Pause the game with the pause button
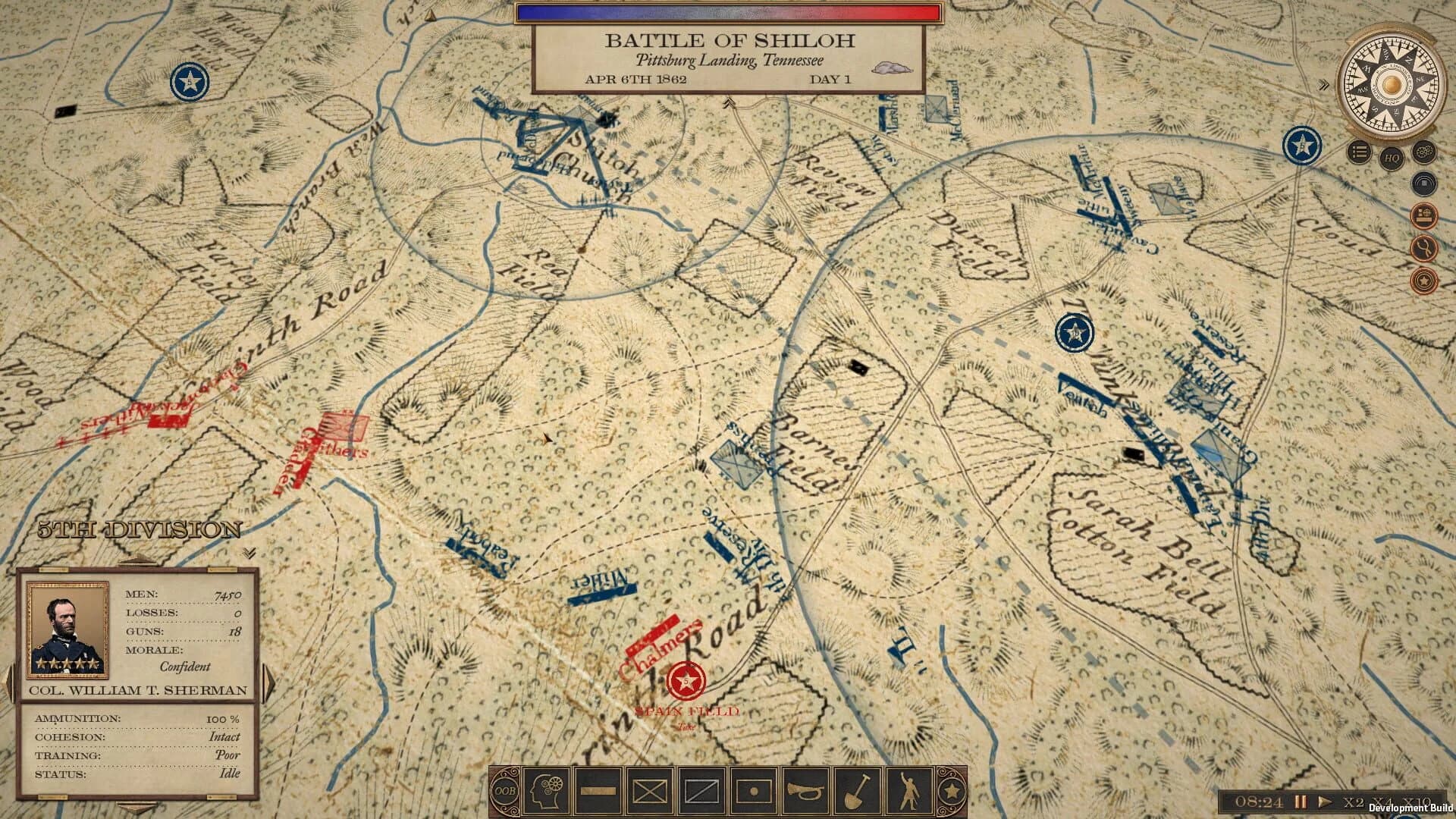 1300,801
